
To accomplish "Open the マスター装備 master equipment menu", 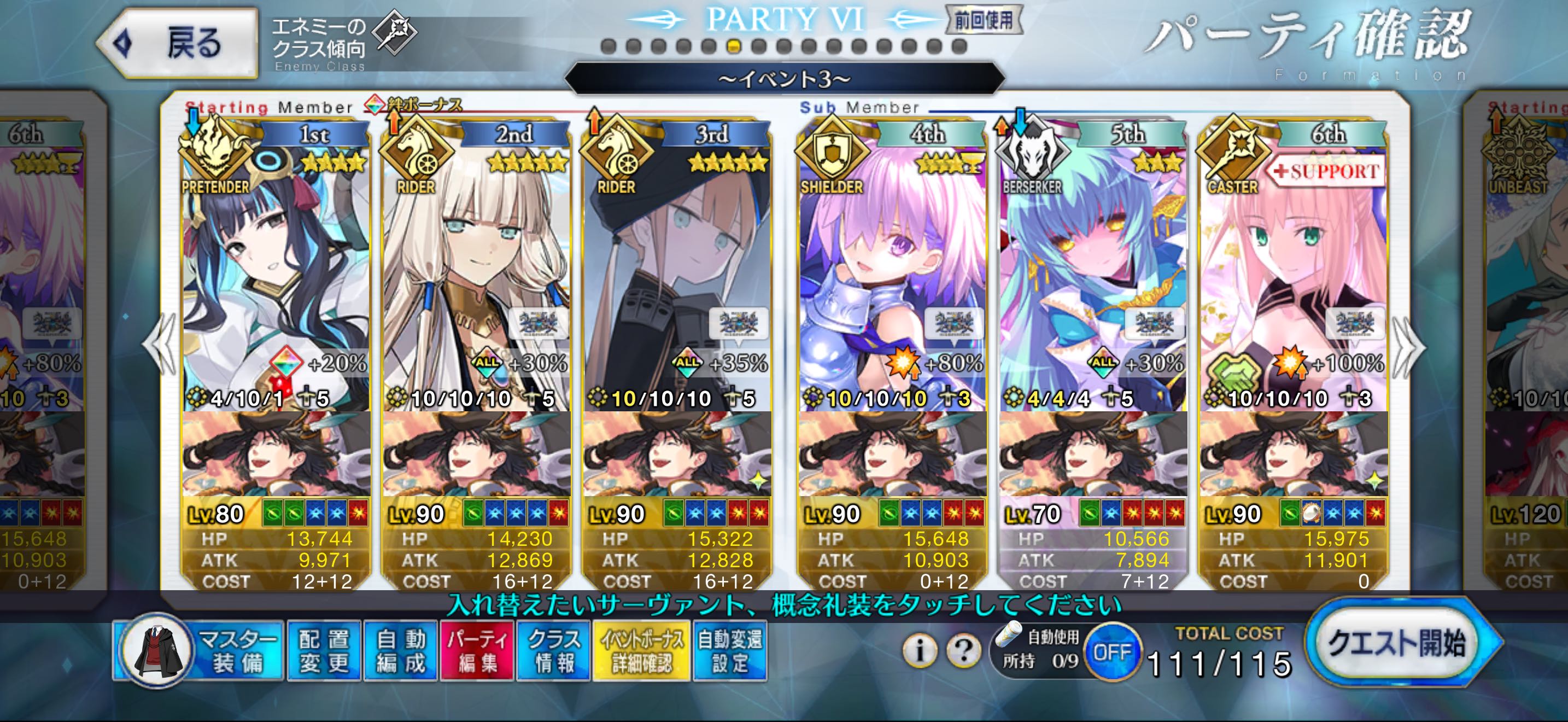I will (200, 651).
